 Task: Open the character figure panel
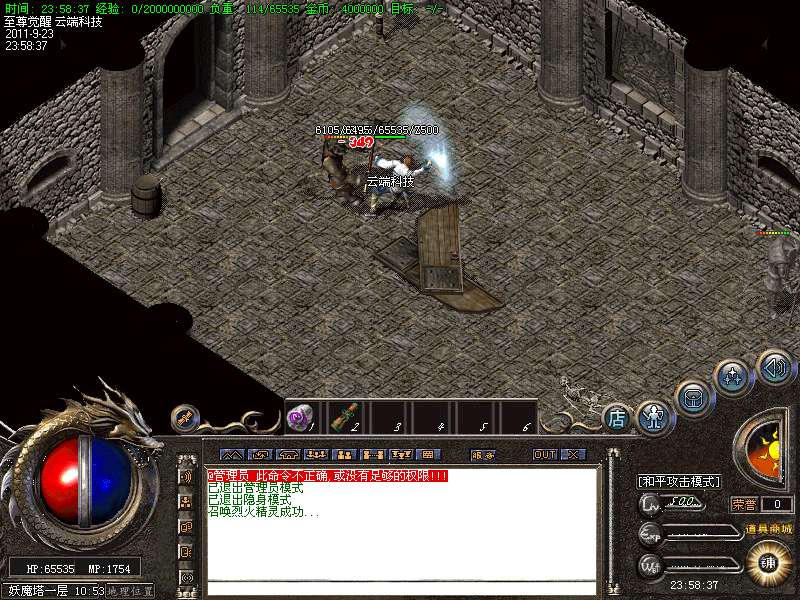pyautogui.click(x=653, y=416)
